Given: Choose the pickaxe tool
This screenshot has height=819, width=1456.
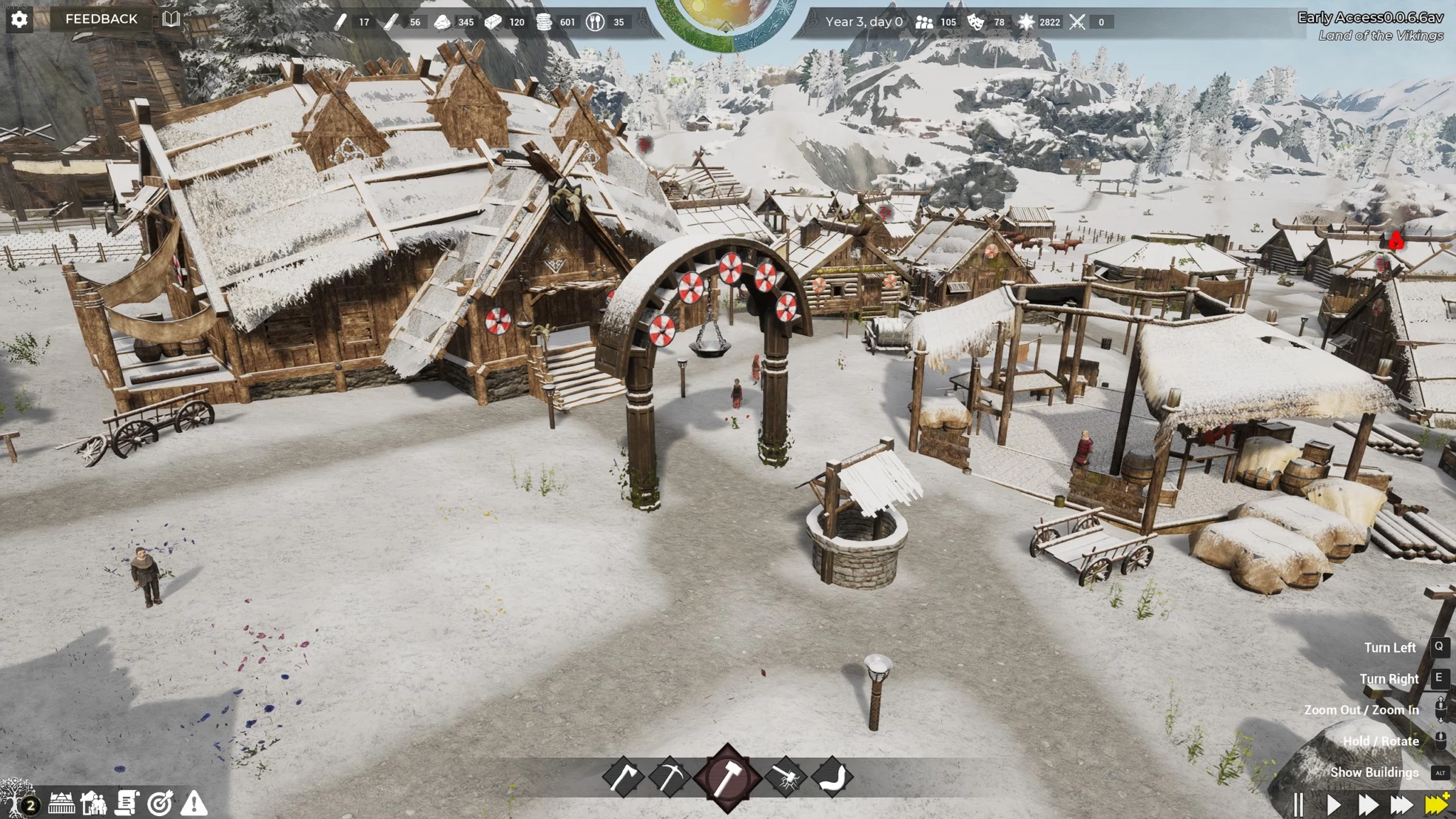Looking at the screenshot, I should [x=669, y=778].
